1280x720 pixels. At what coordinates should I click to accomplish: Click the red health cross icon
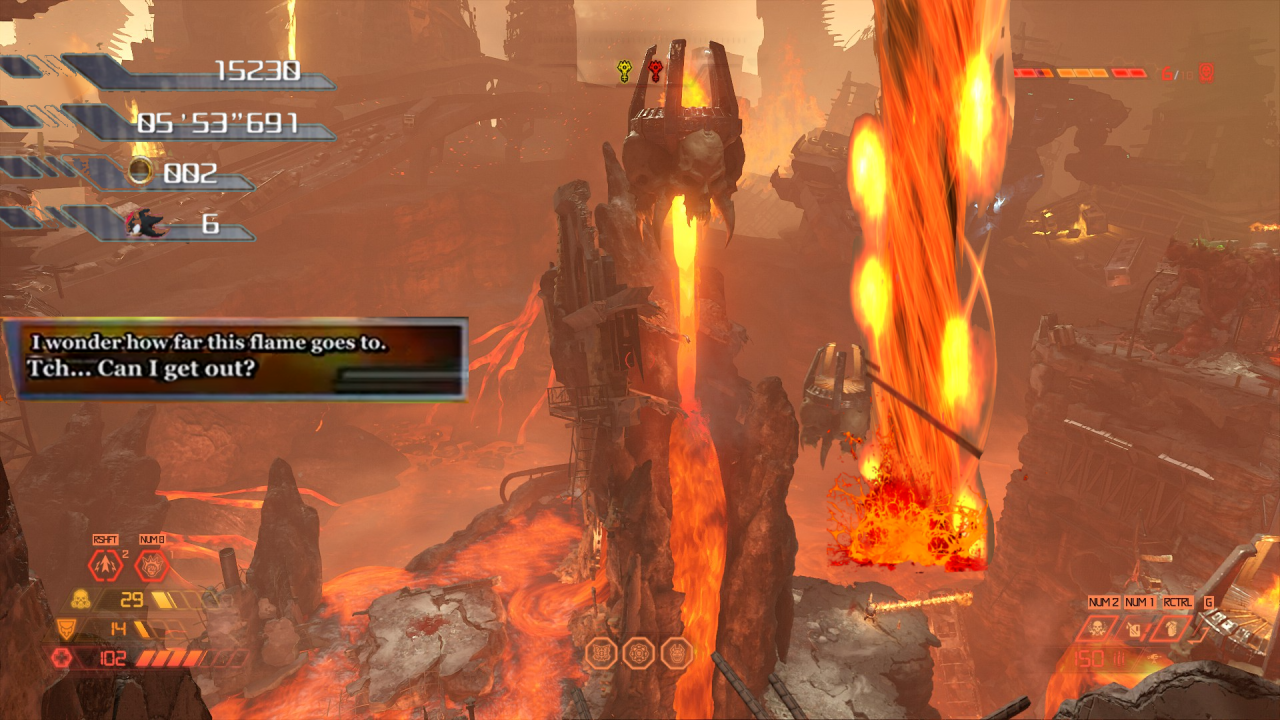(61, 658)
